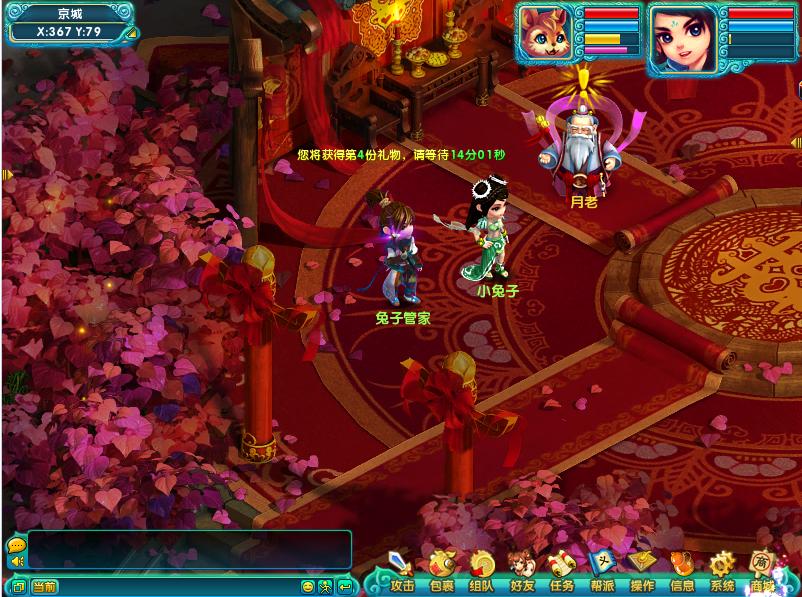Select the 当前 chat channel button
Screen dimensions: 802x597
(x=44, y=586)
